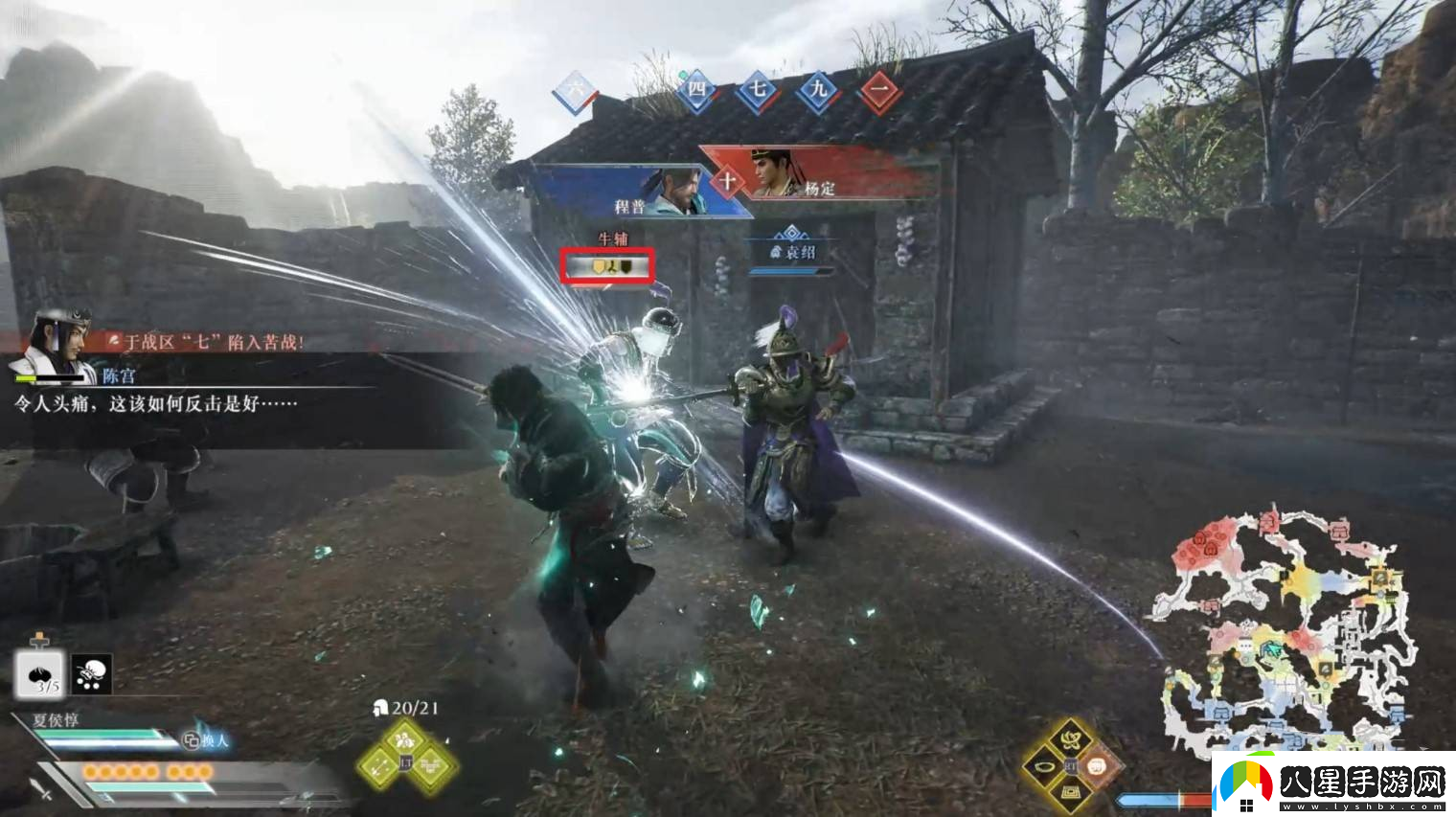The height and width of the screenshot is (817, 1456).
Task: Click the 换人 swap character button
Action: pos(207,739)
